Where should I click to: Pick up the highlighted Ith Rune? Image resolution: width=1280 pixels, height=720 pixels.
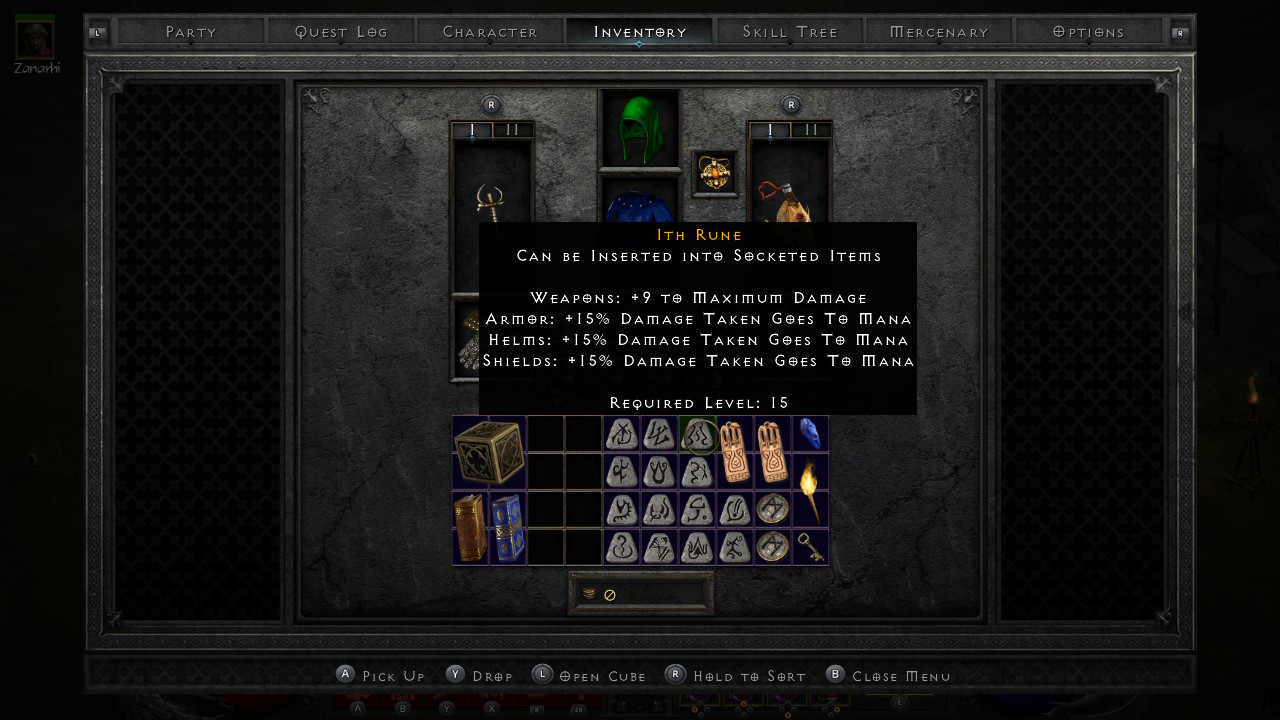click(697, 435)
